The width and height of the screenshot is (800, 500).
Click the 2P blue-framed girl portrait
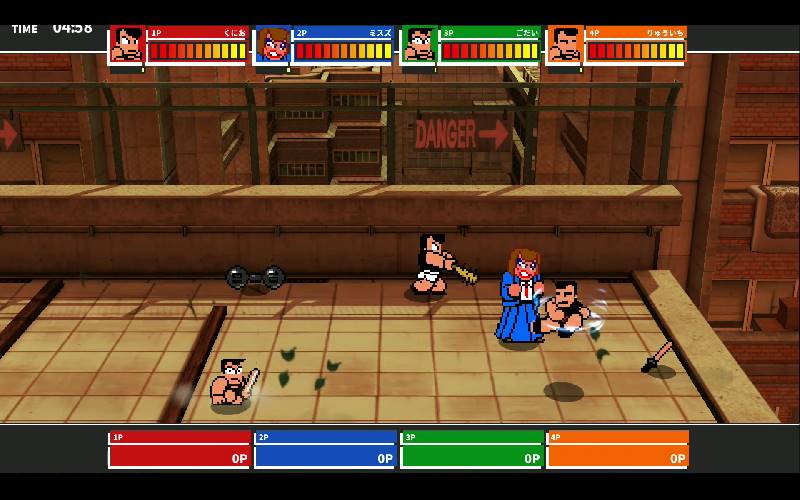tap(272, 45)
